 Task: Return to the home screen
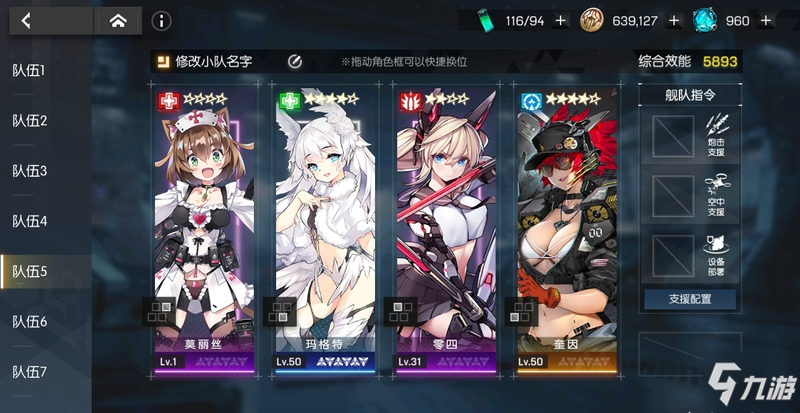click(117, 20)
